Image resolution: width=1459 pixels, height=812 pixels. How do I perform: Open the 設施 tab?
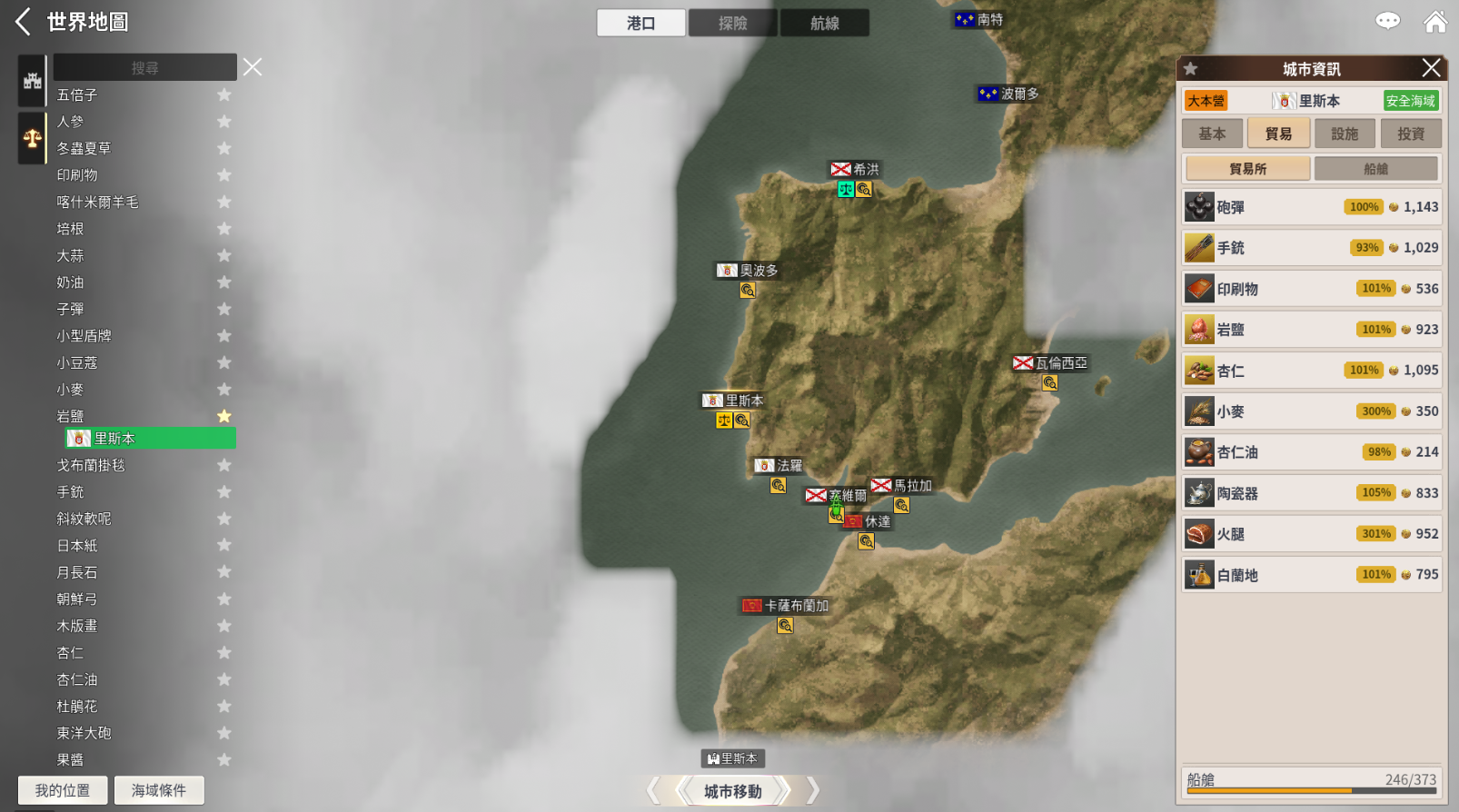point(1345,134)
